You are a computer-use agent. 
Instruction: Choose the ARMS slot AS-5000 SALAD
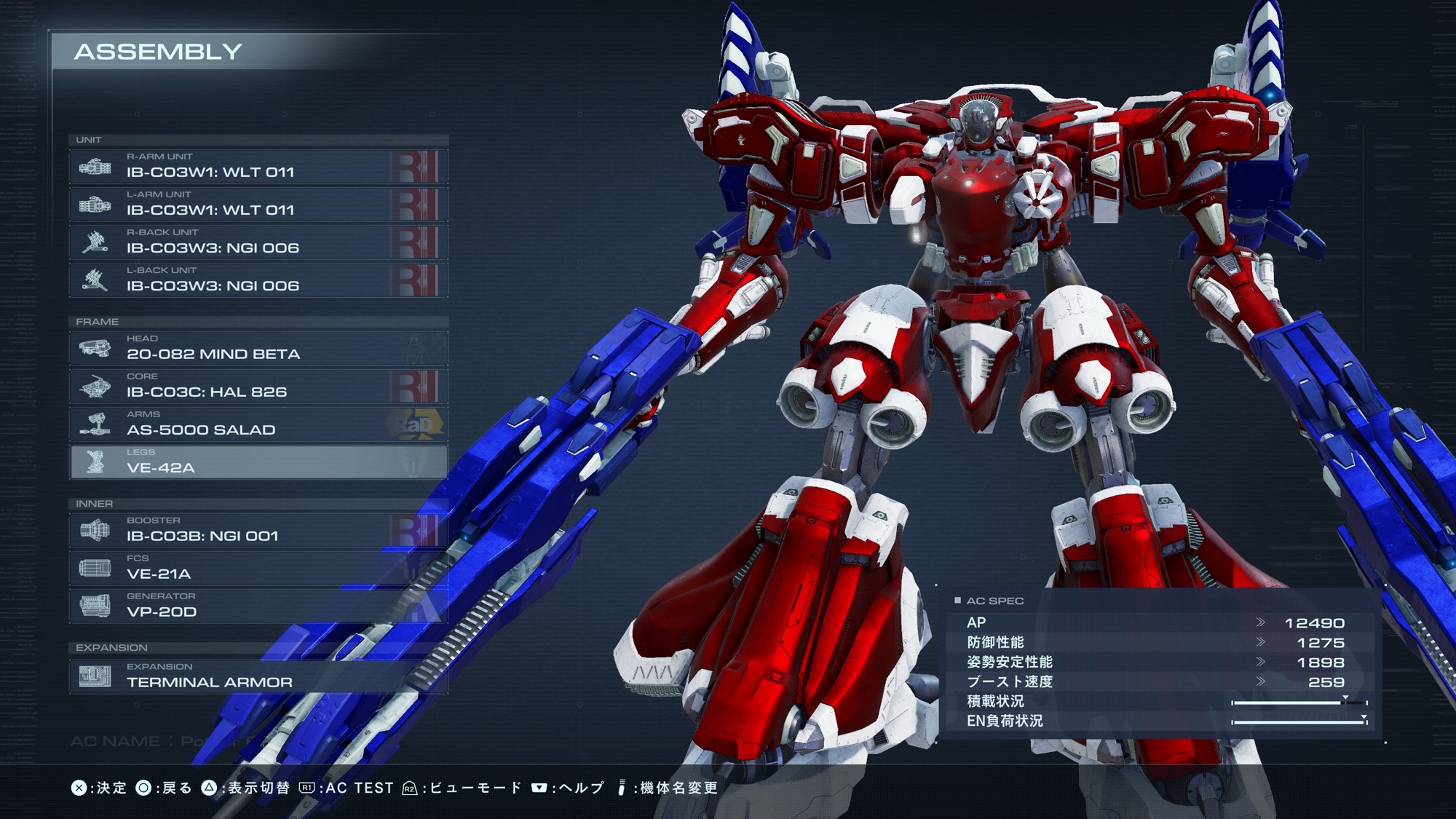[x=258, y=424]
